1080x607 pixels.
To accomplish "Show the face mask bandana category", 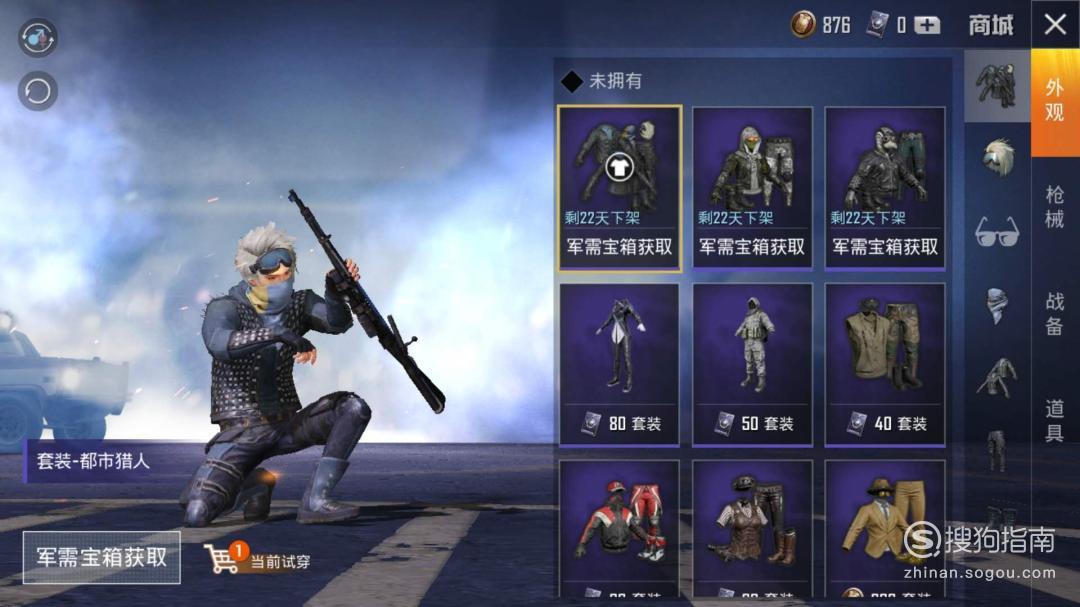I will tap(996, 304).
